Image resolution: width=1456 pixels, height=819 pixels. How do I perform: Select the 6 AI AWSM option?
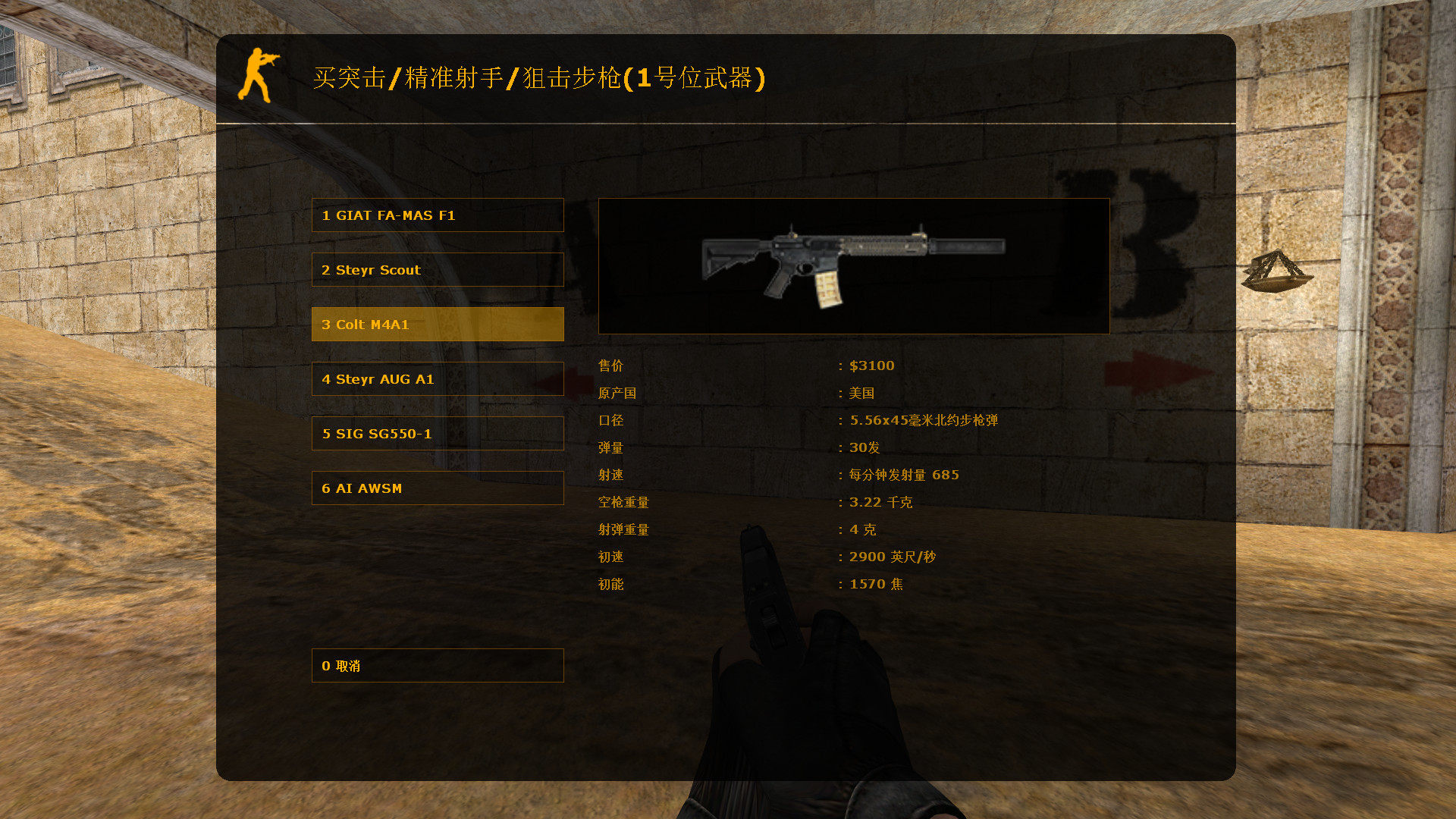438,488
